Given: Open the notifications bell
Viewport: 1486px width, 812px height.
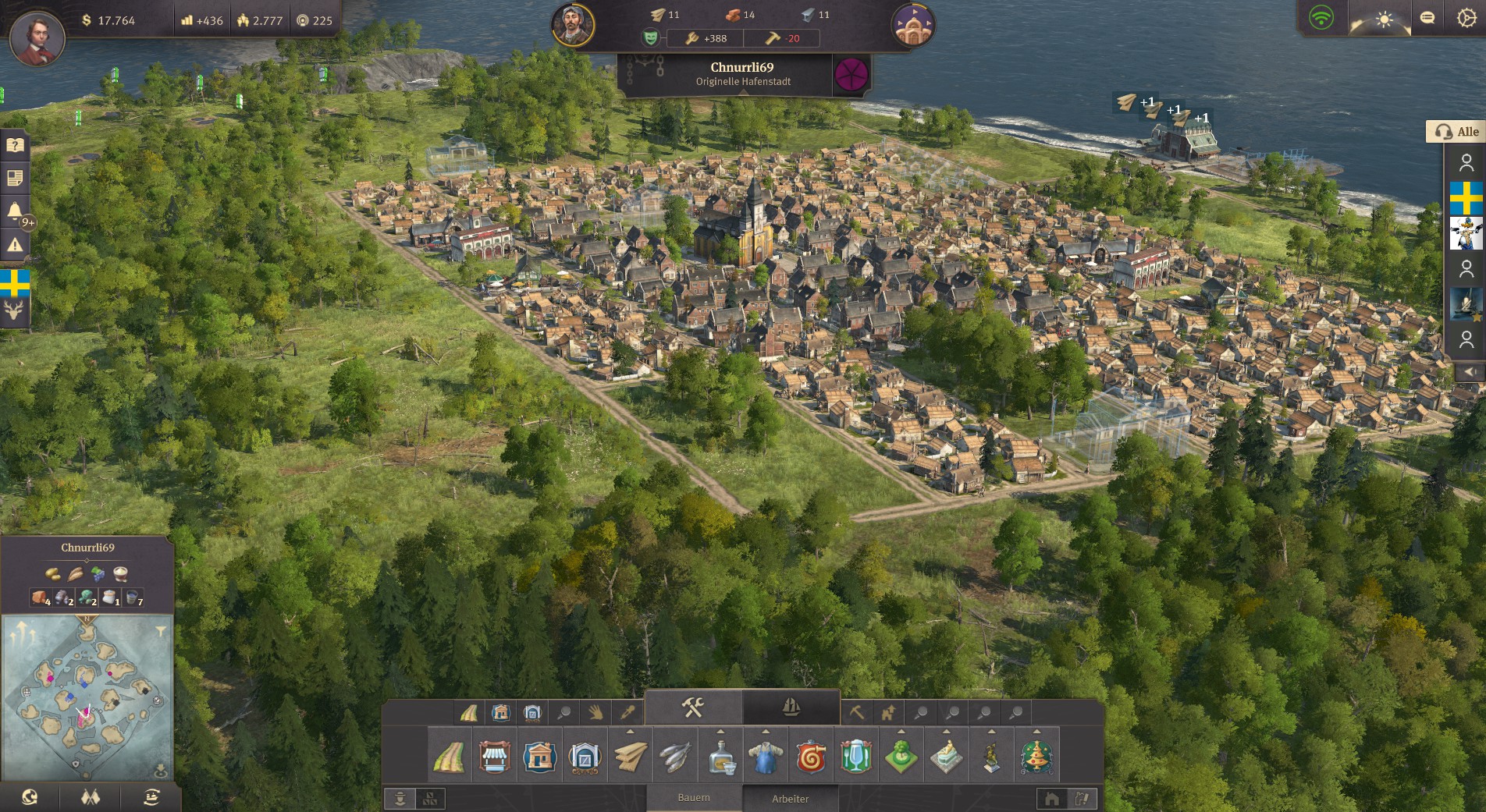Looking at the screenshot, I should coord(15,211).
